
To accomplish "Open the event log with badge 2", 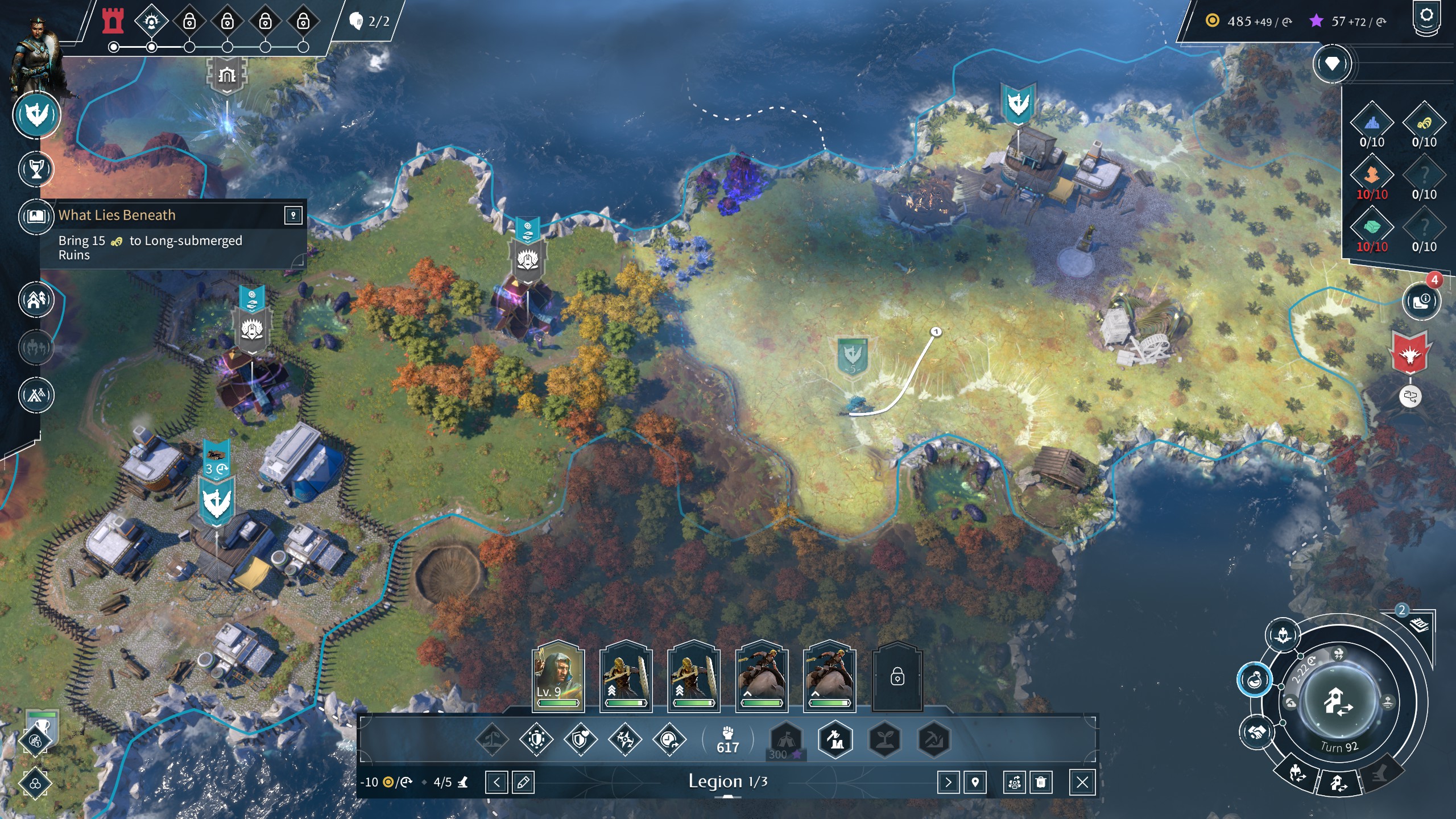I will point(1420,624).
